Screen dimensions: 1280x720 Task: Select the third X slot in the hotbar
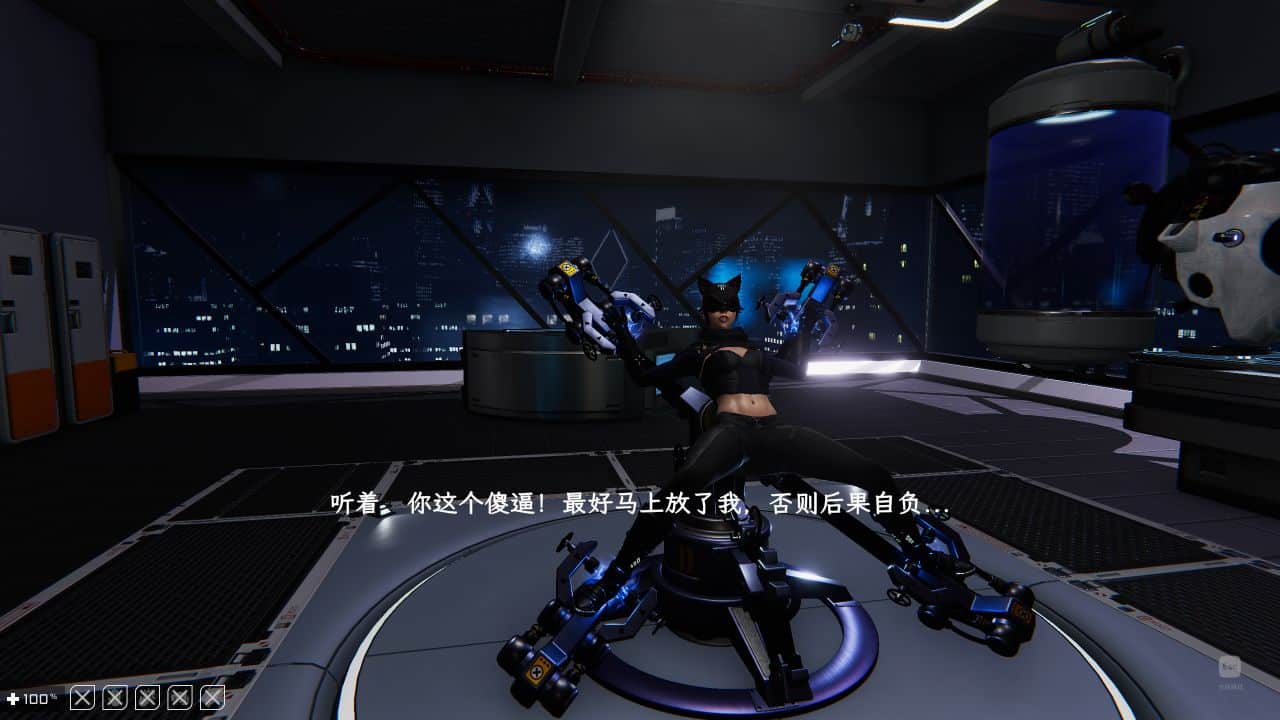pyautogui.click(x=145, y=696)
